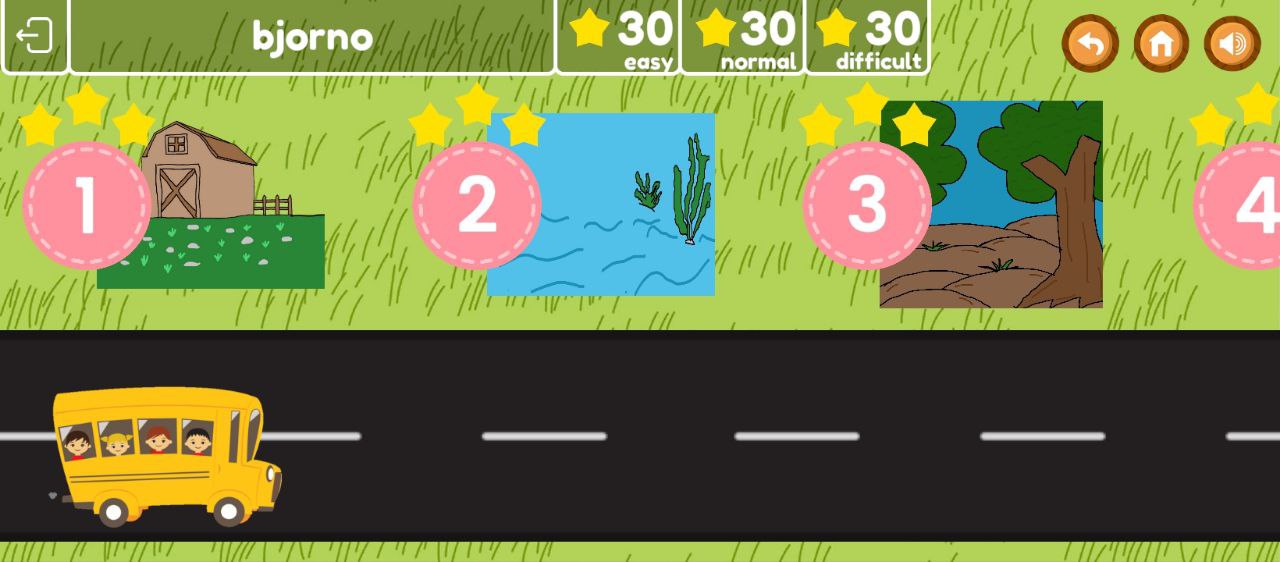This screenshot has width=1280, height=562.
Task: Toggle the sound speaker button
Action: (1232, 43)
